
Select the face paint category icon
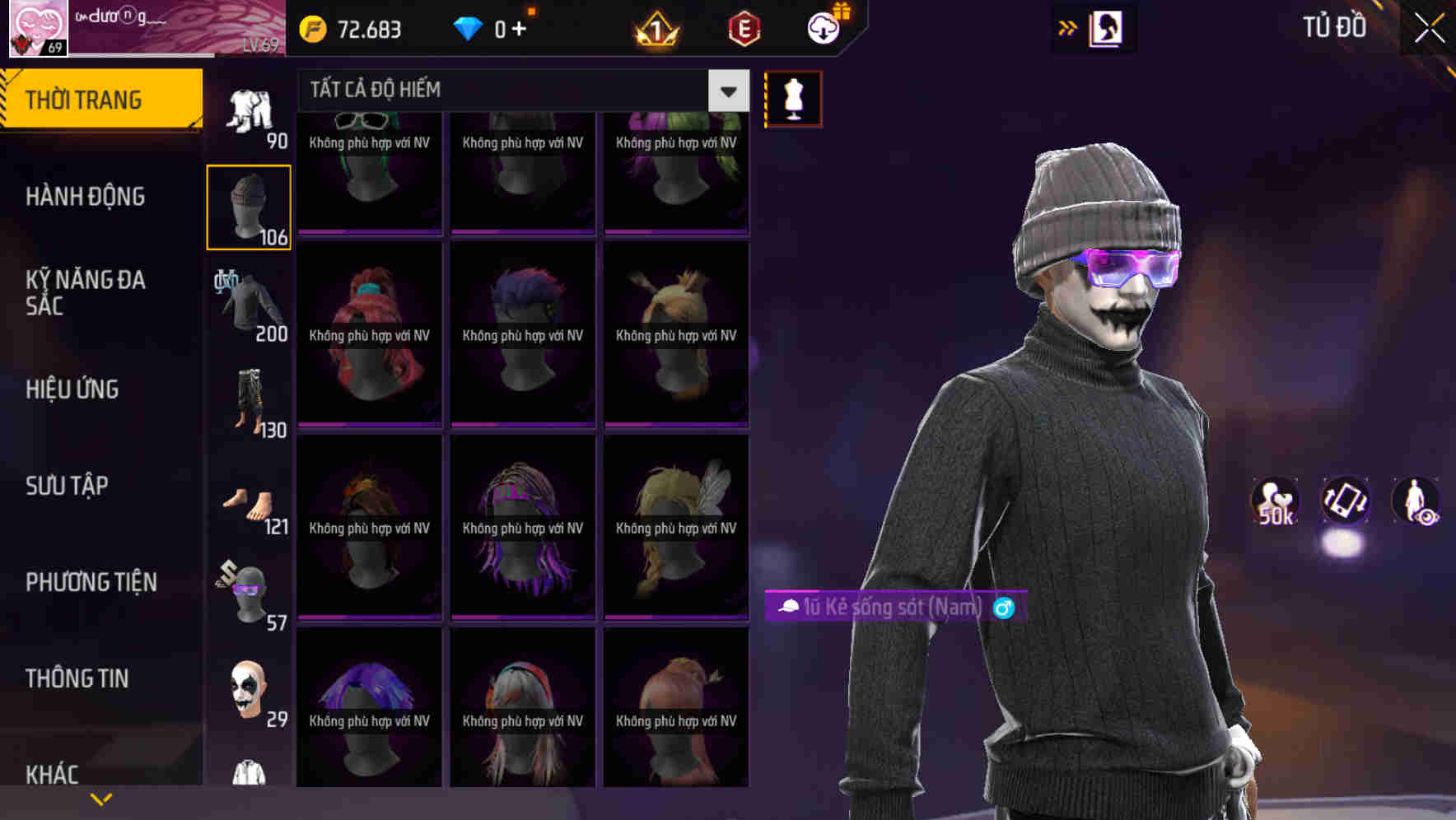coord(249,690)
